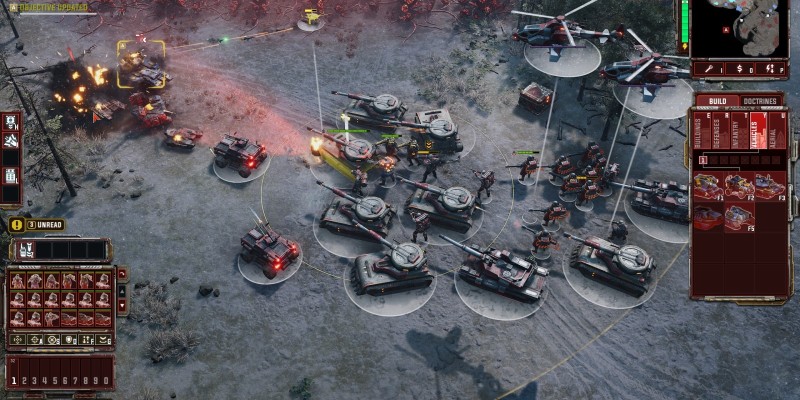Click the wrench repair button under minimap
This screenshot has width=800, height=400.
709,69
